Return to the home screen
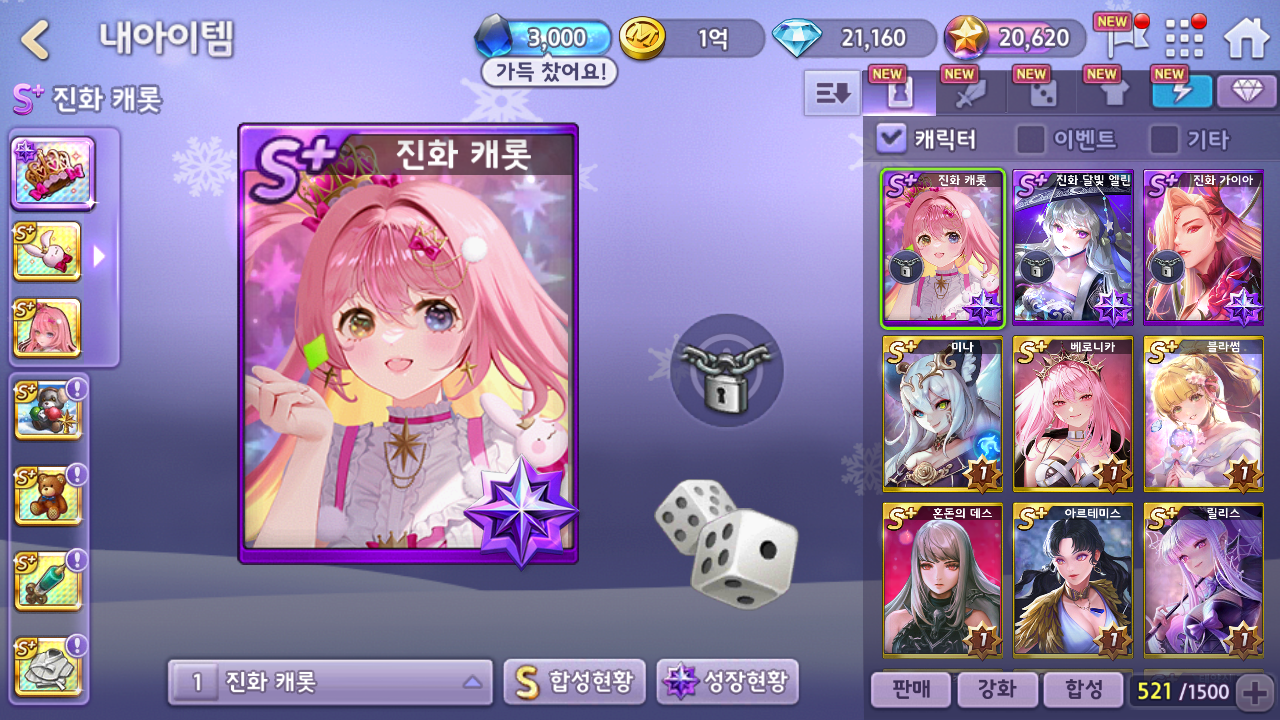1280x720 pixels. (1246, 38)
